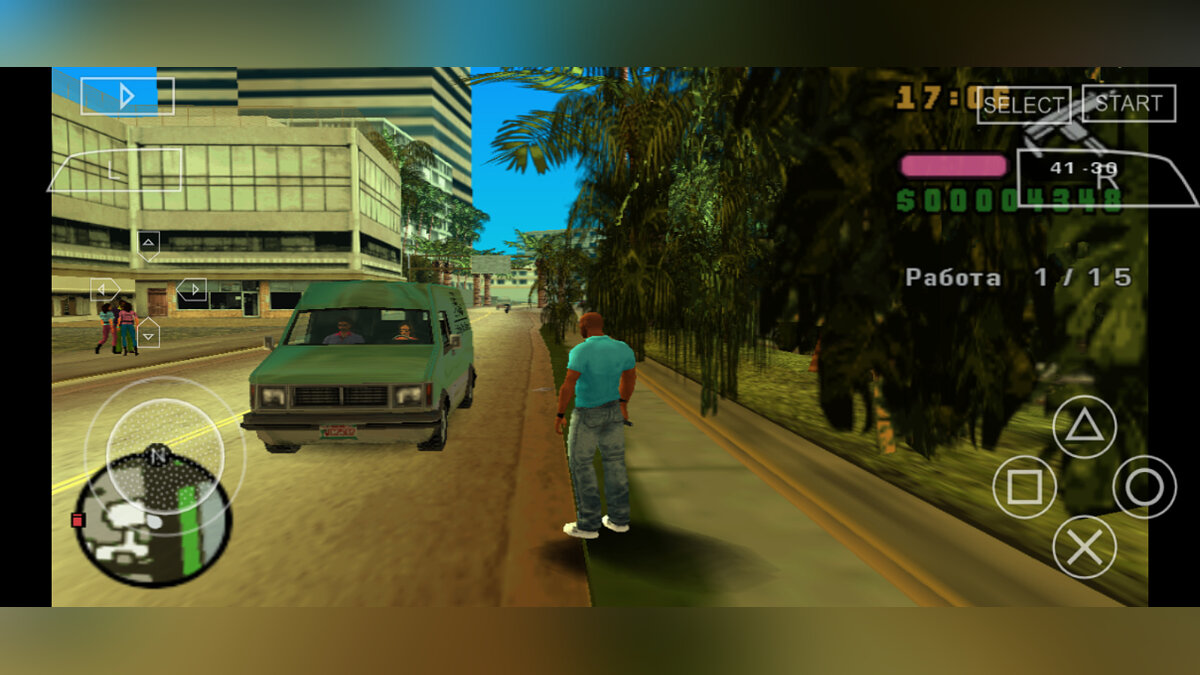Tap the square action button
This screenshot has height=675, width=1200.
tap(1024, 487)
